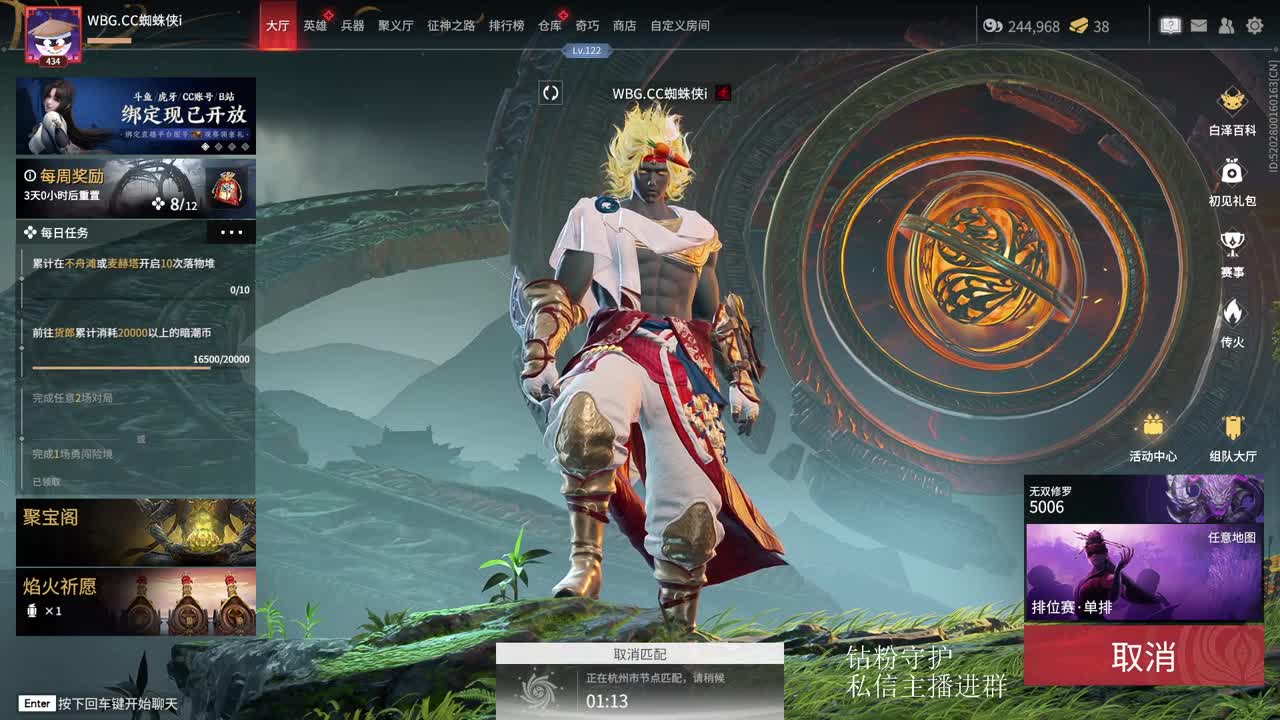Open the mail inbox icon
This screenshot has width=1280, height=720.
point(1198,25)
